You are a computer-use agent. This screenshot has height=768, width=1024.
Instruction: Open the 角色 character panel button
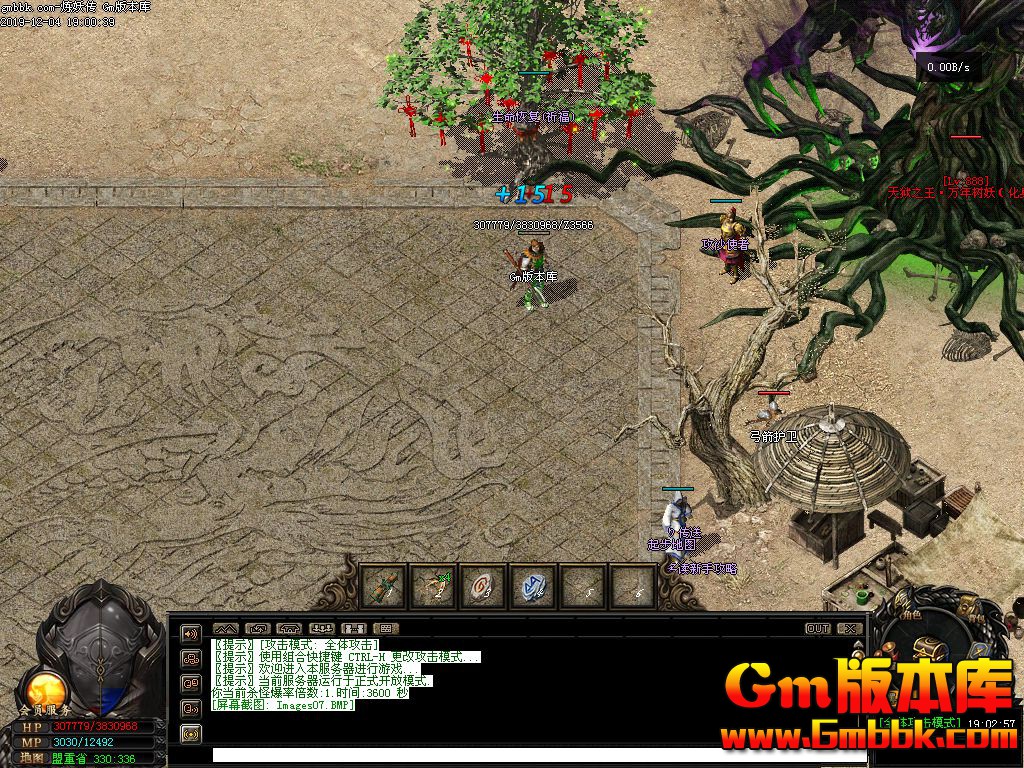908,617
